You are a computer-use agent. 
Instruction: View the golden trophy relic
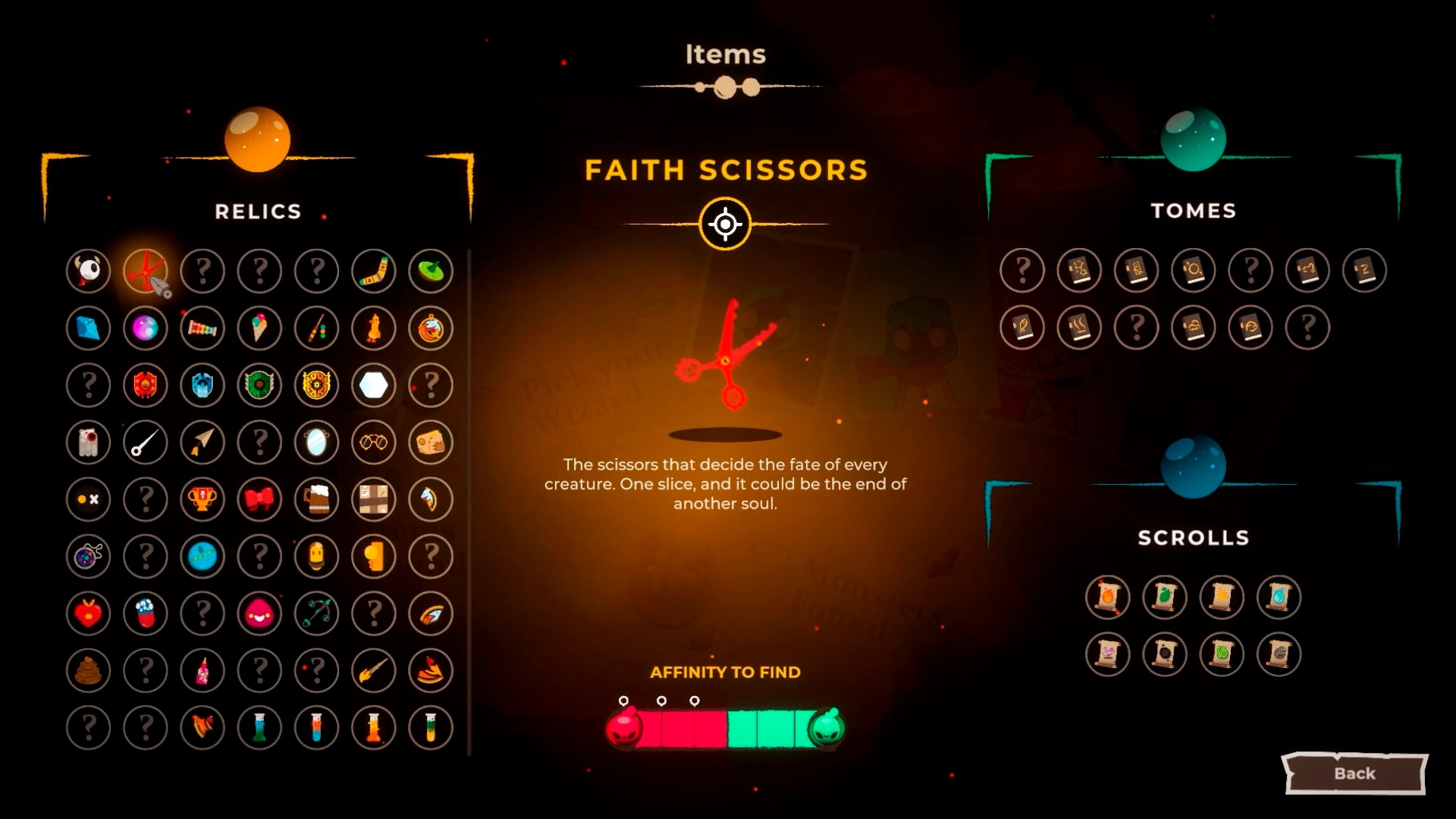(202, 500)
